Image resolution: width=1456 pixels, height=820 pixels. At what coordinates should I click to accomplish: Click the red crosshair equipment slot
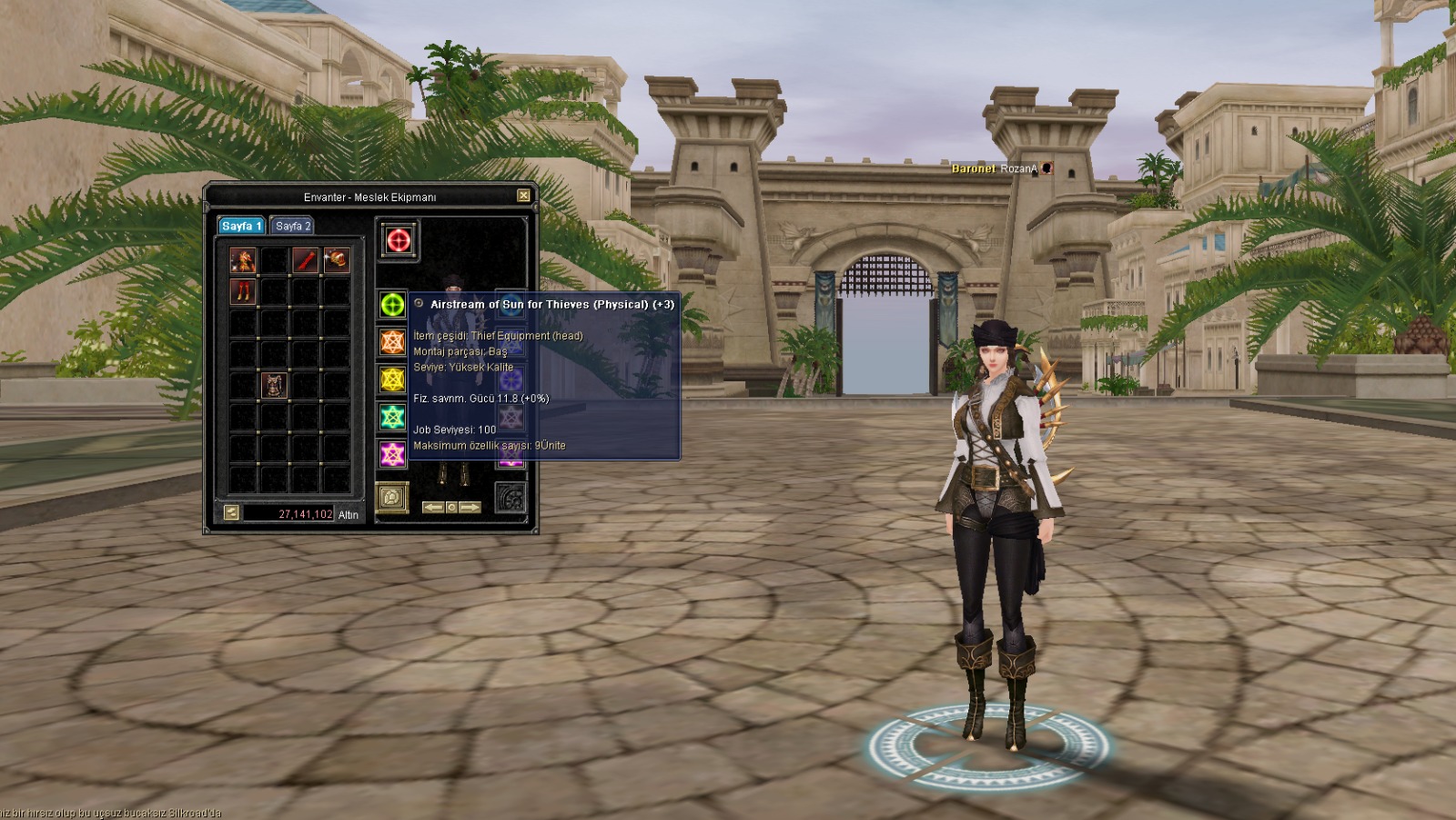click(x=398, y=240)
